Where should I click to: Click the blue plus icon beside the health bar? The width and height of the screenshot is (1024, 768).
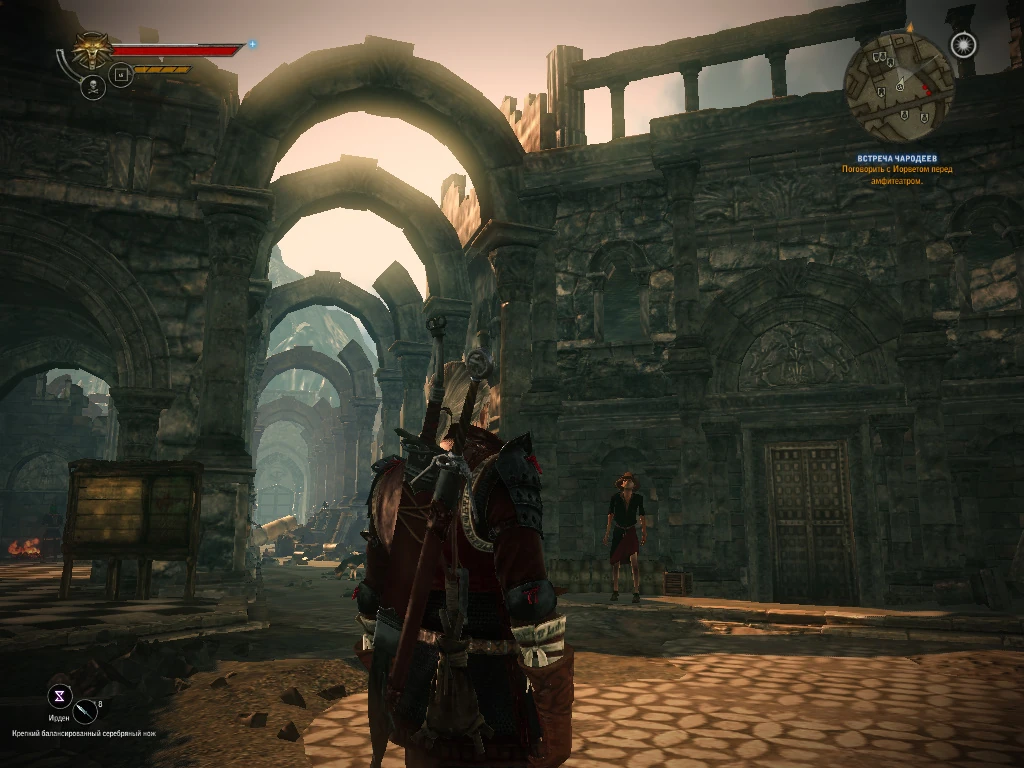click(252, 44)
